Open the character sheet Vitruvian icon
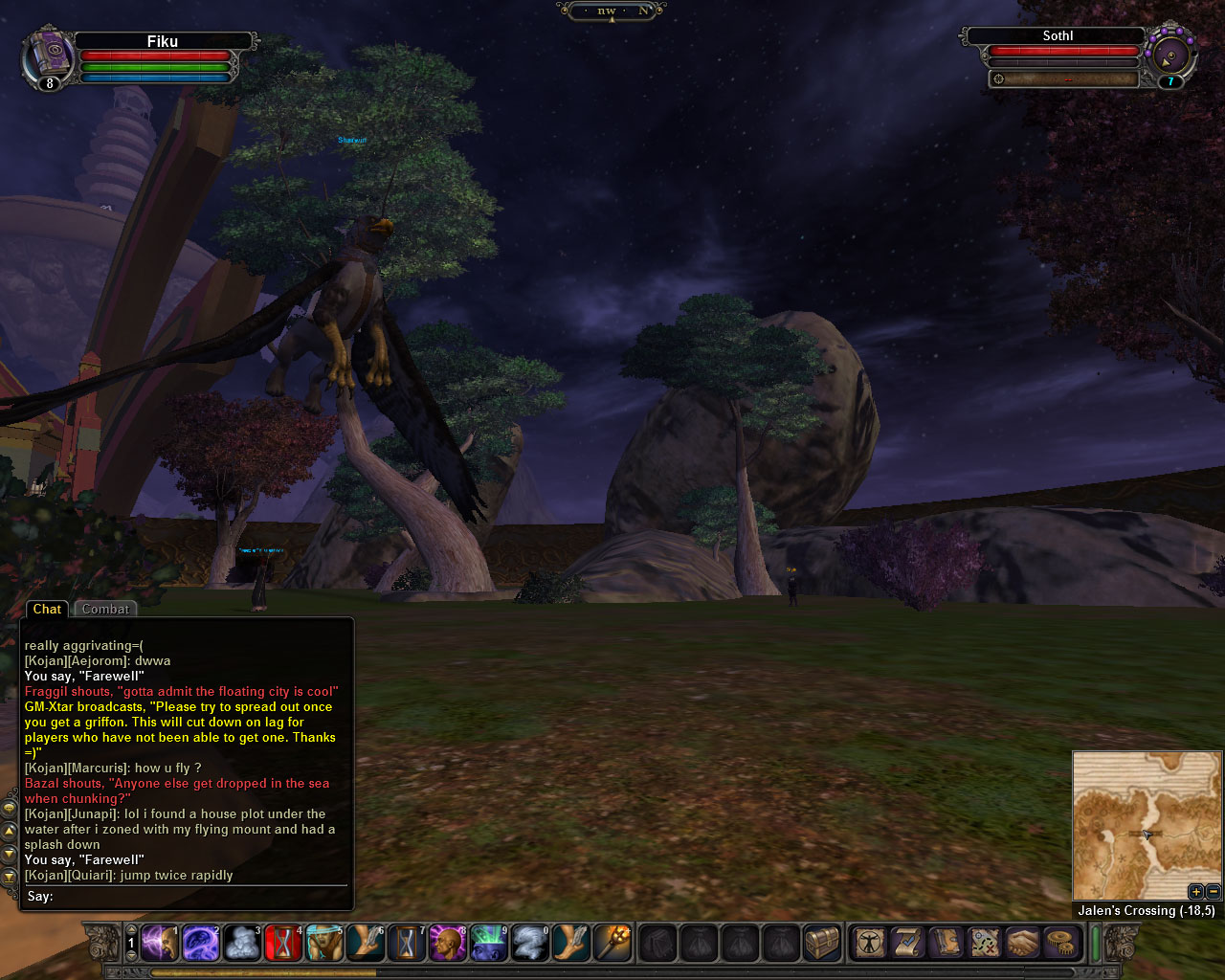This screenshot has height=980, width=1225. [x=870, y=943]
